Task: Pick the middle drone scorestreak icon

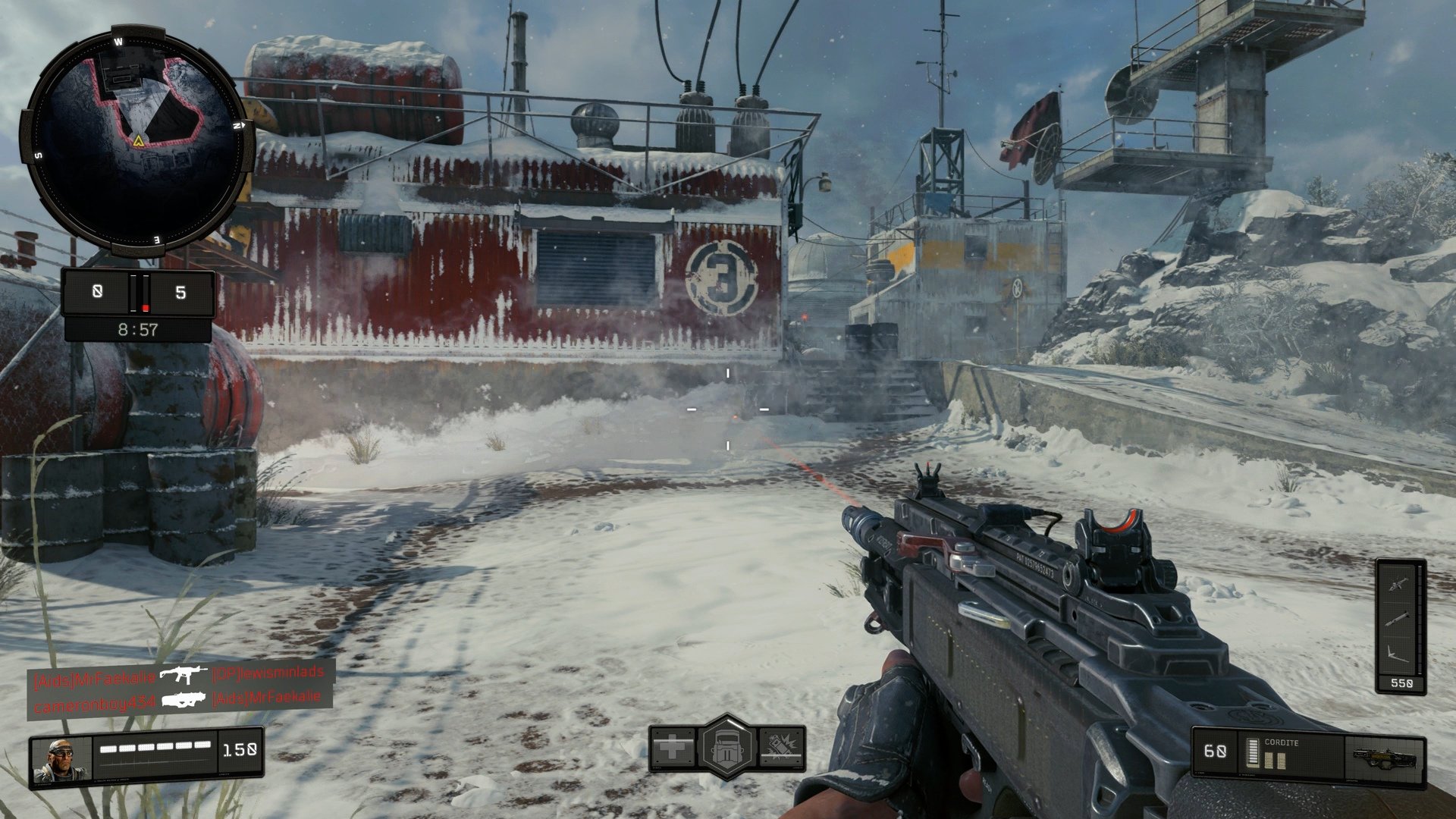Action: (1395, 618)
